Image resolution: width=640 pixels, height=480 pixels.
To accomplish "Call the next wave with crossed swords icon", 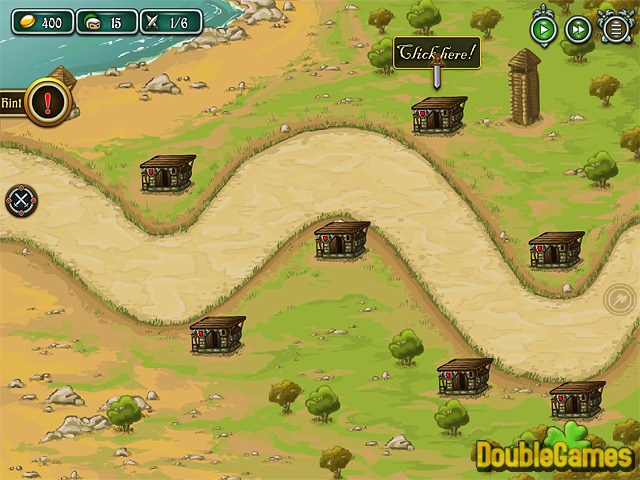I will (x=20, y=200).
